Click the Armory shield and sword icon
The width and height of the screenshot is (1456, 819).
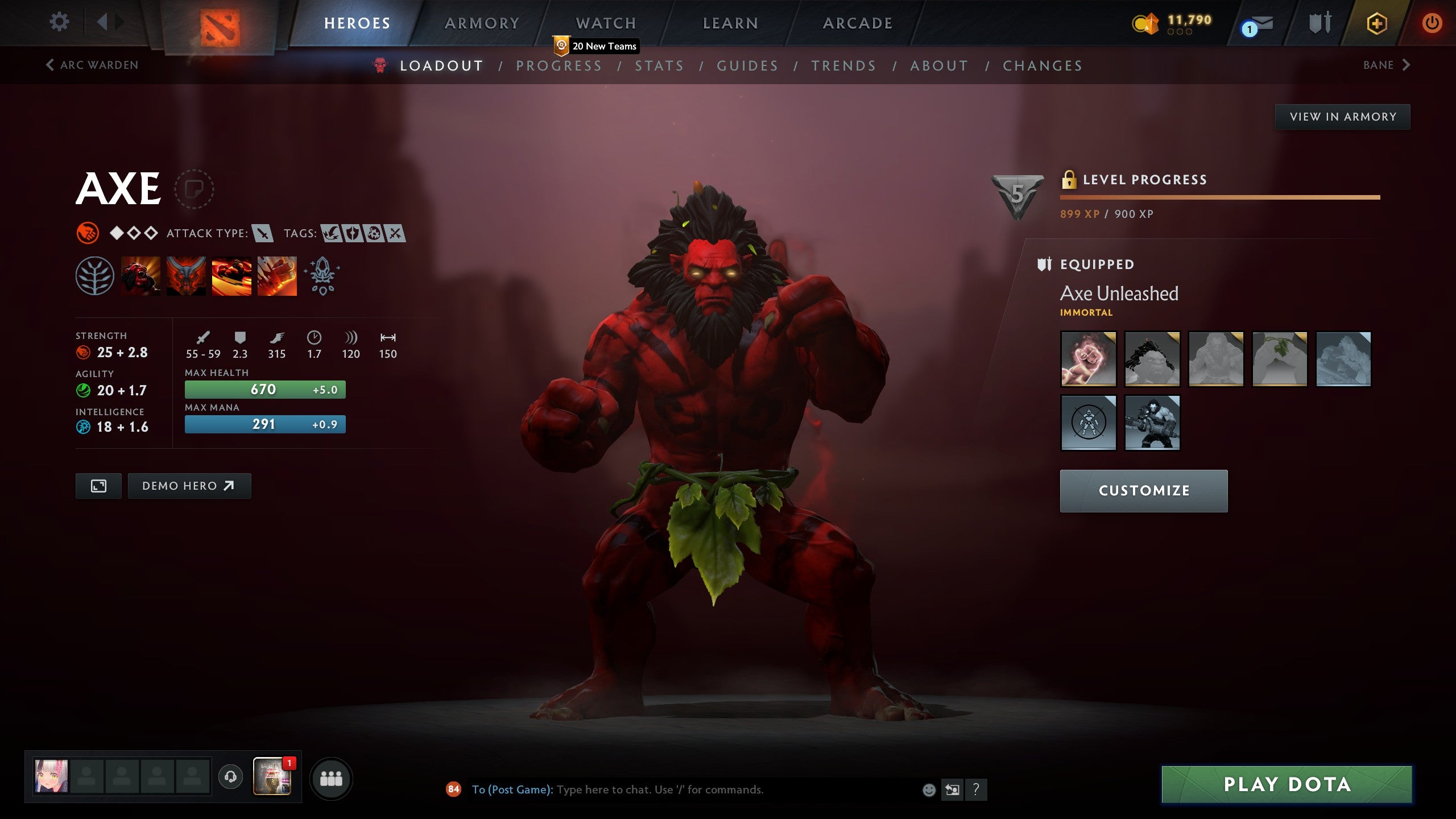pyautogui.click(x=1319, y=23)
